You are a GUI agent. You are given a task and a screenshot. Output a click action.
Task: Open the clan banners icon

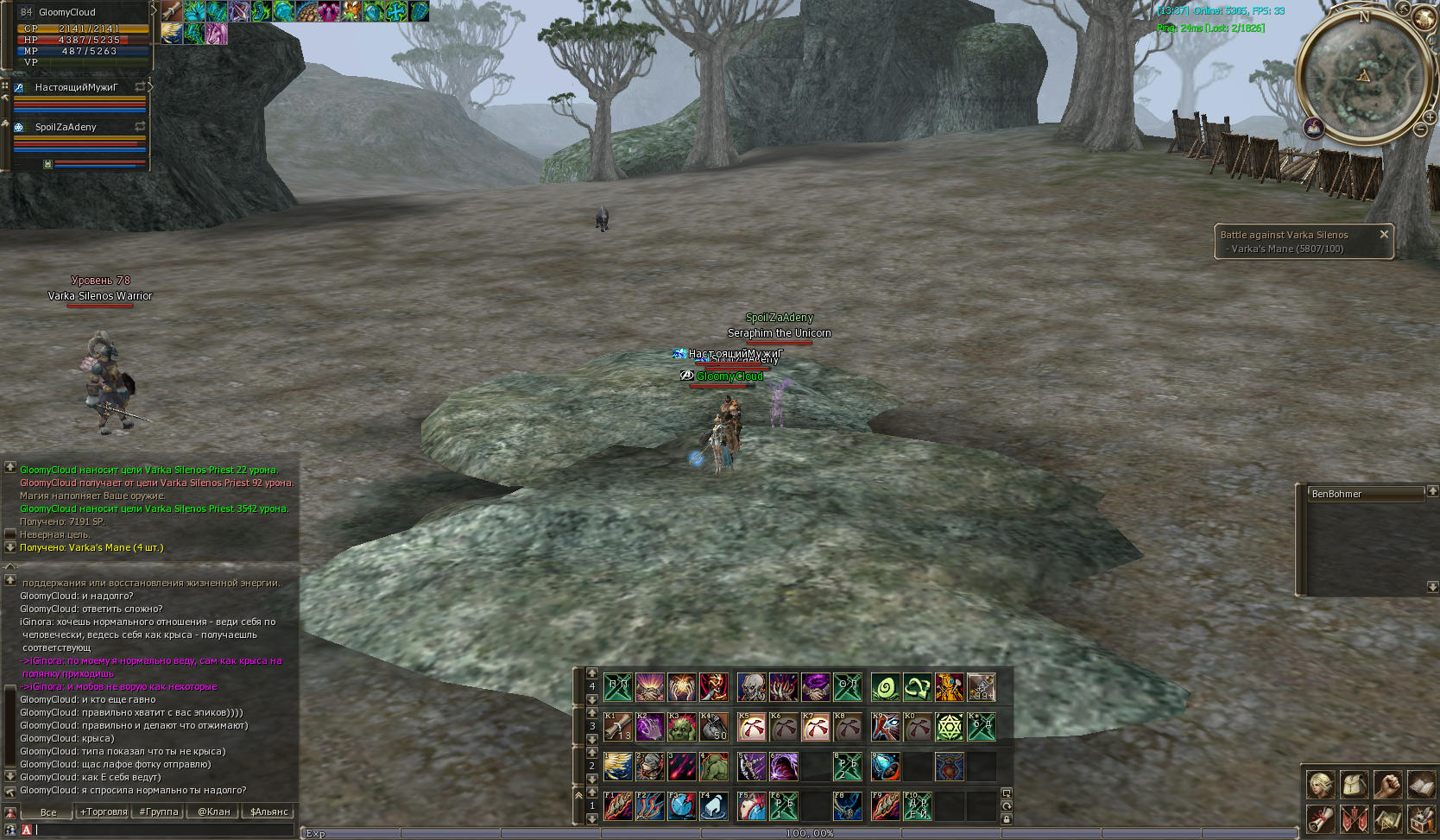[x=1354, y=818]
